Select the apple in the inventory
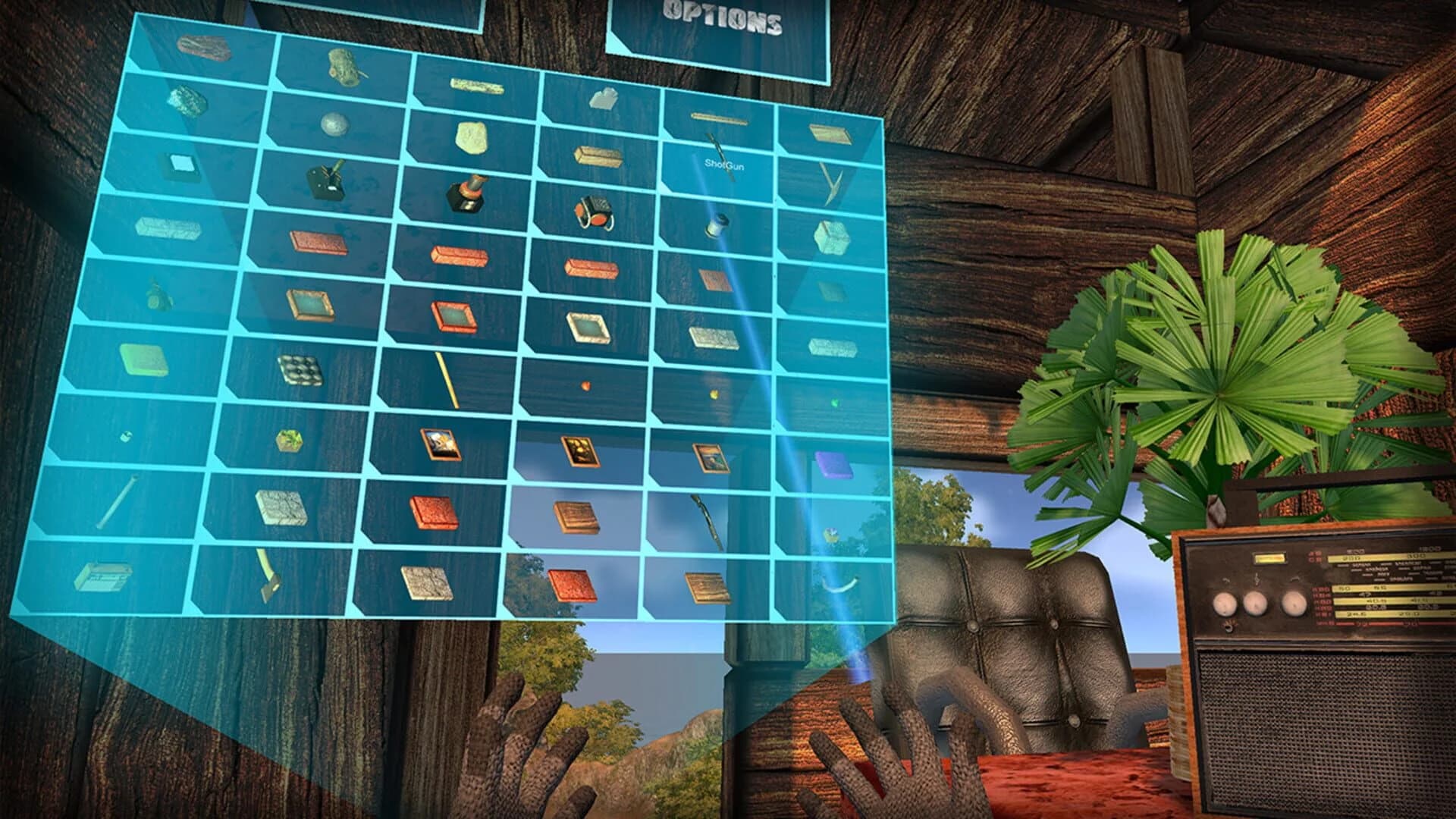This screenshot has height=819, width=1456. (x=585, y=384)
